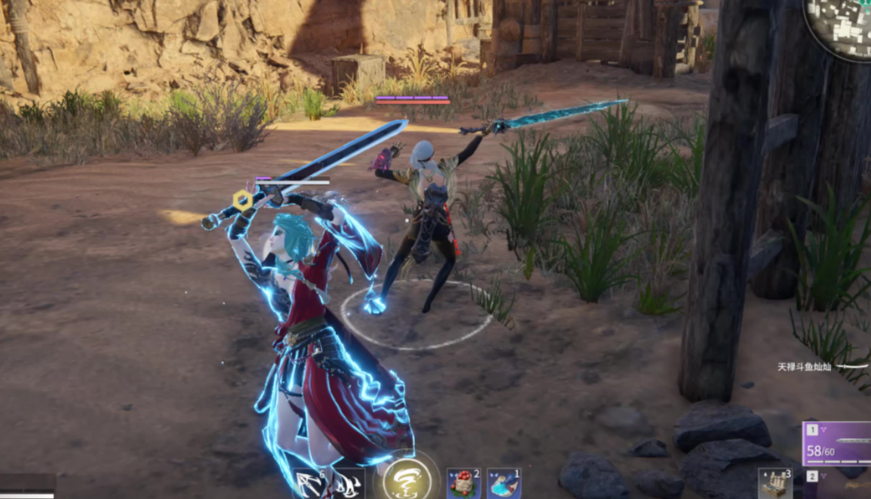Use the blue potion flask item
This screenshot has height=499, width=871.
(x=504, y=483)
